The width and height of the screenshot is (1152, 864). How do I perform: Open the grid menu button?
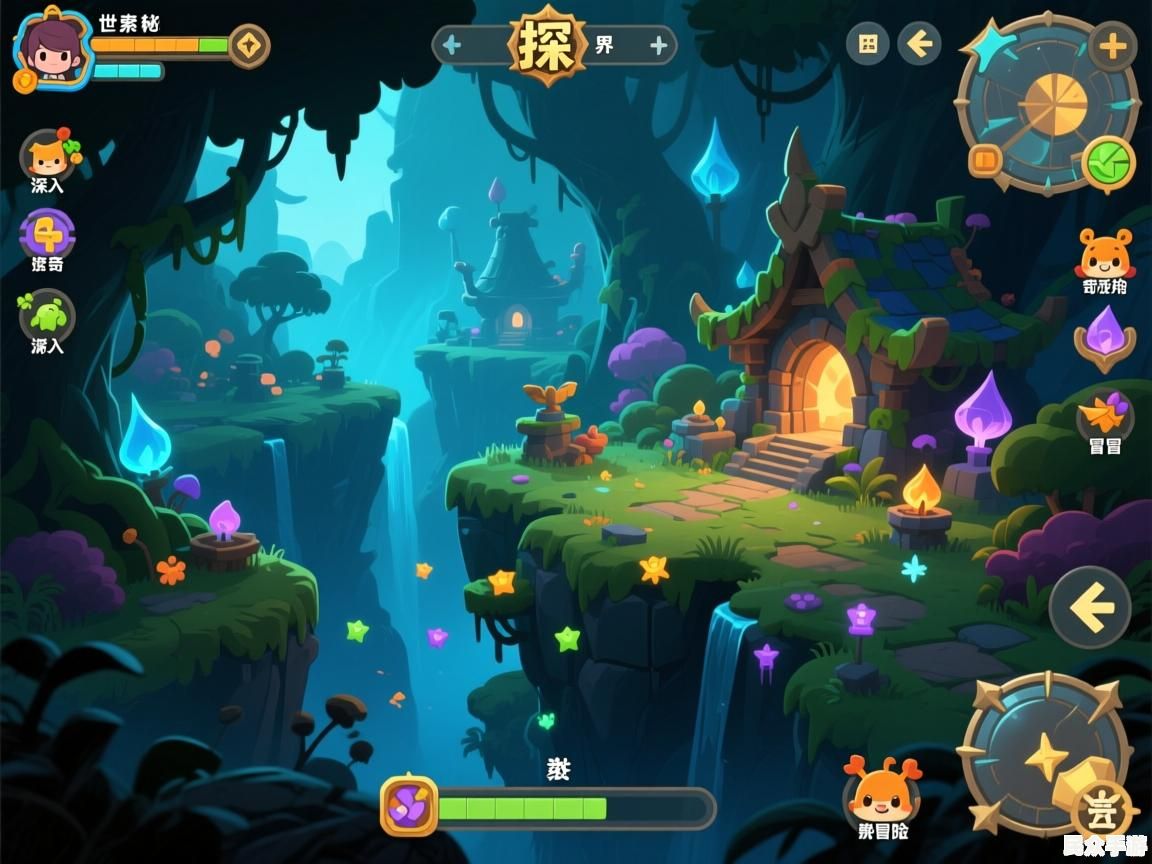pyautogui.click(x=868, y=44)
